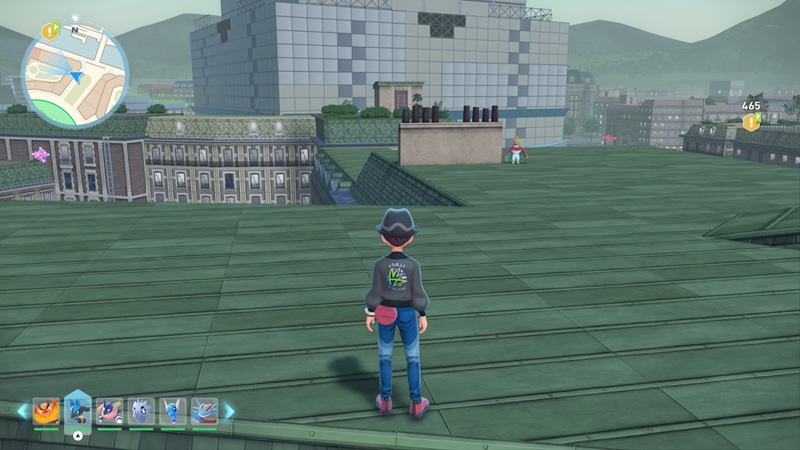The image size is (800, 450).
Task: Select the orange fire Pokémon party slot
Action: [46, 411]
